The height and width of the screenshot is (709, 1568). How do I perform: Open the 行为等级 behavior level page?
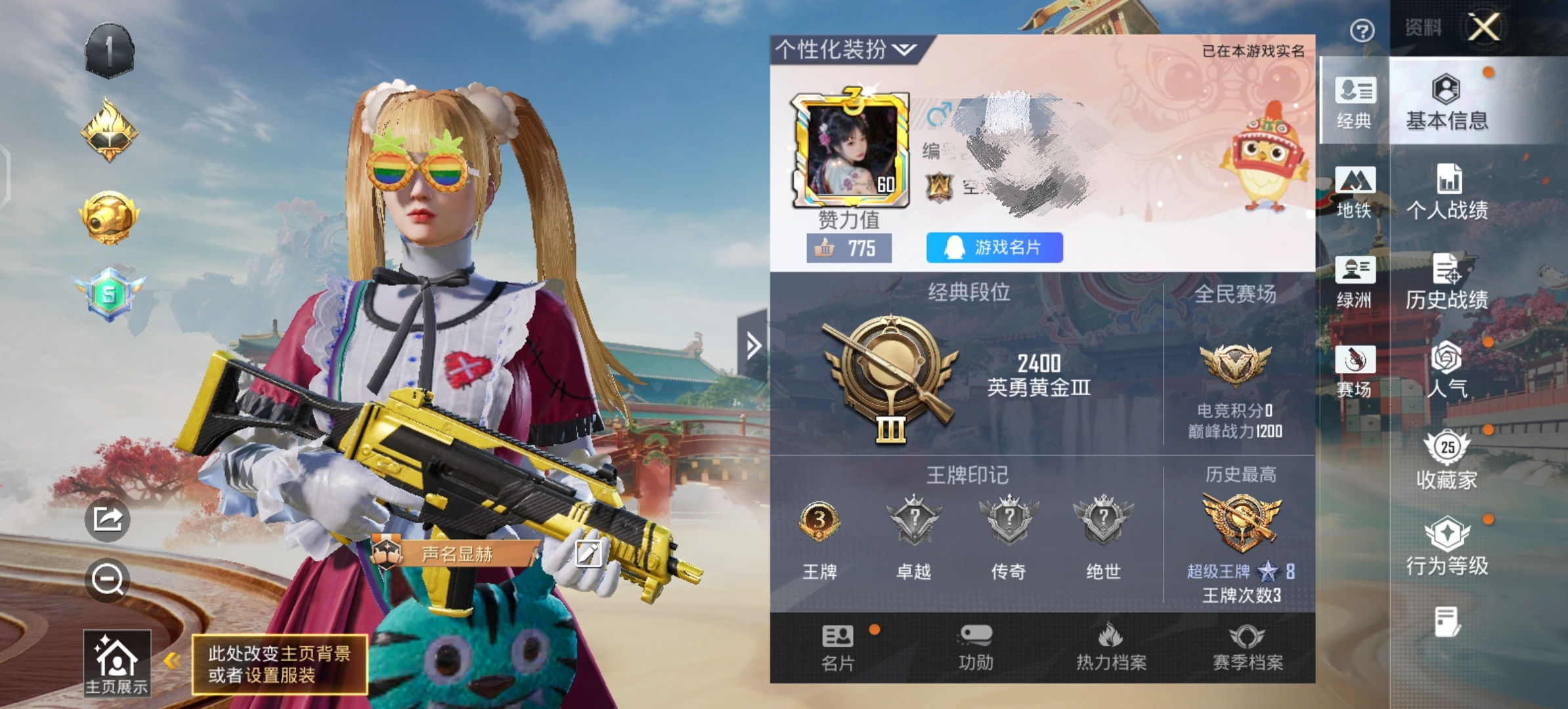(x=1447, y=546)
